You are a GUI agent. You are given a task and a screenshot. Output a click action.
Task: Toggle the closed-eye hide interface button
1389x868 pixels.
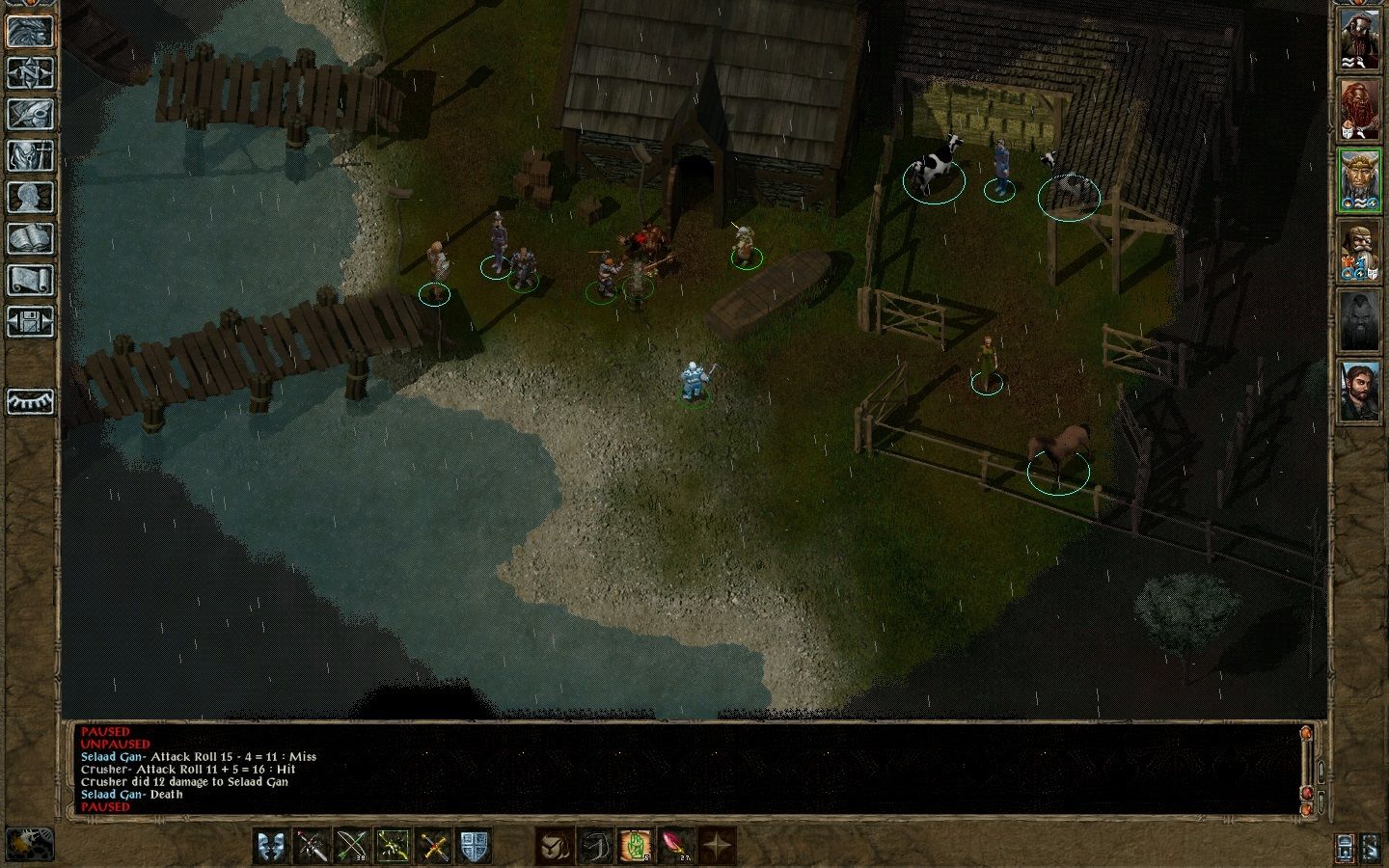point(30,401)
